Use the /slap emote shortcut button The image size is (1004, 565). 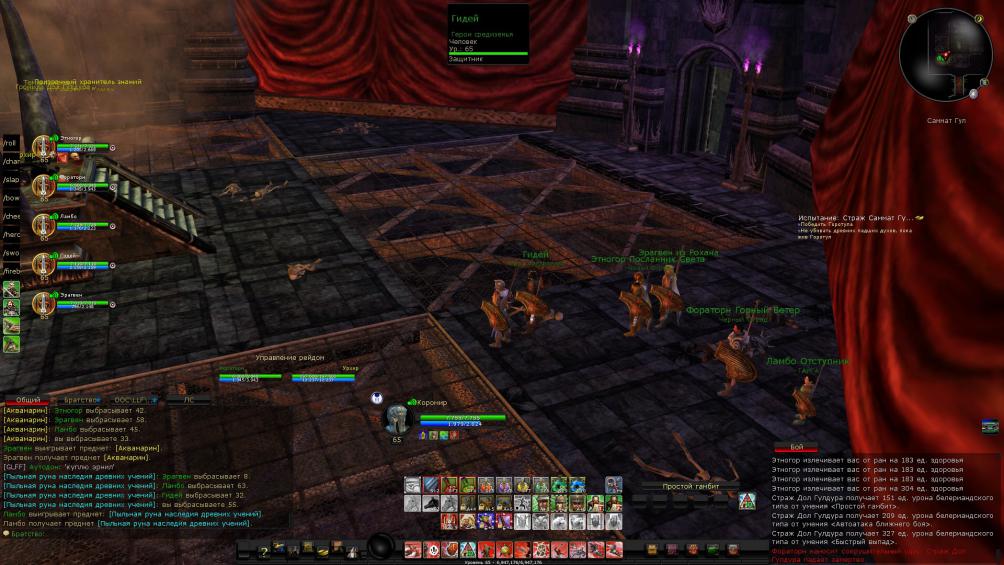click(11, 180)
